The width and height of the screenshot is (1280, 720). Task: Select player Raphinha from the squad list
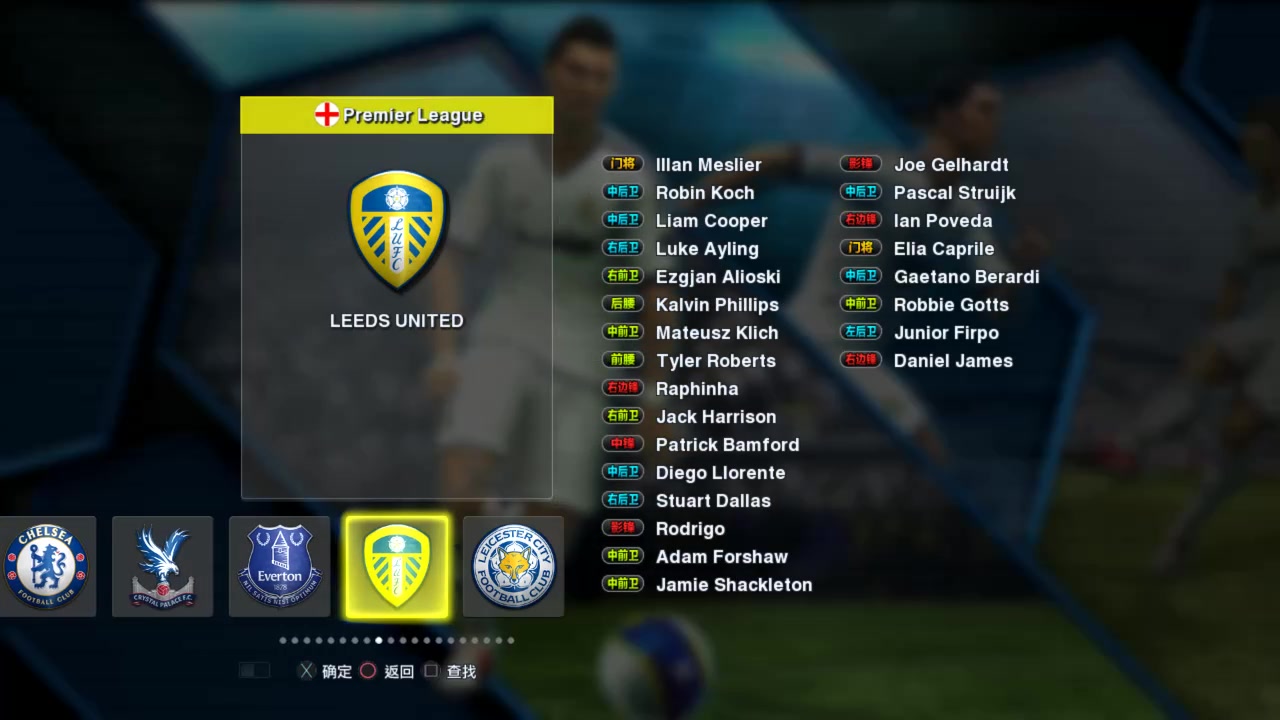[x=696, y=389]
